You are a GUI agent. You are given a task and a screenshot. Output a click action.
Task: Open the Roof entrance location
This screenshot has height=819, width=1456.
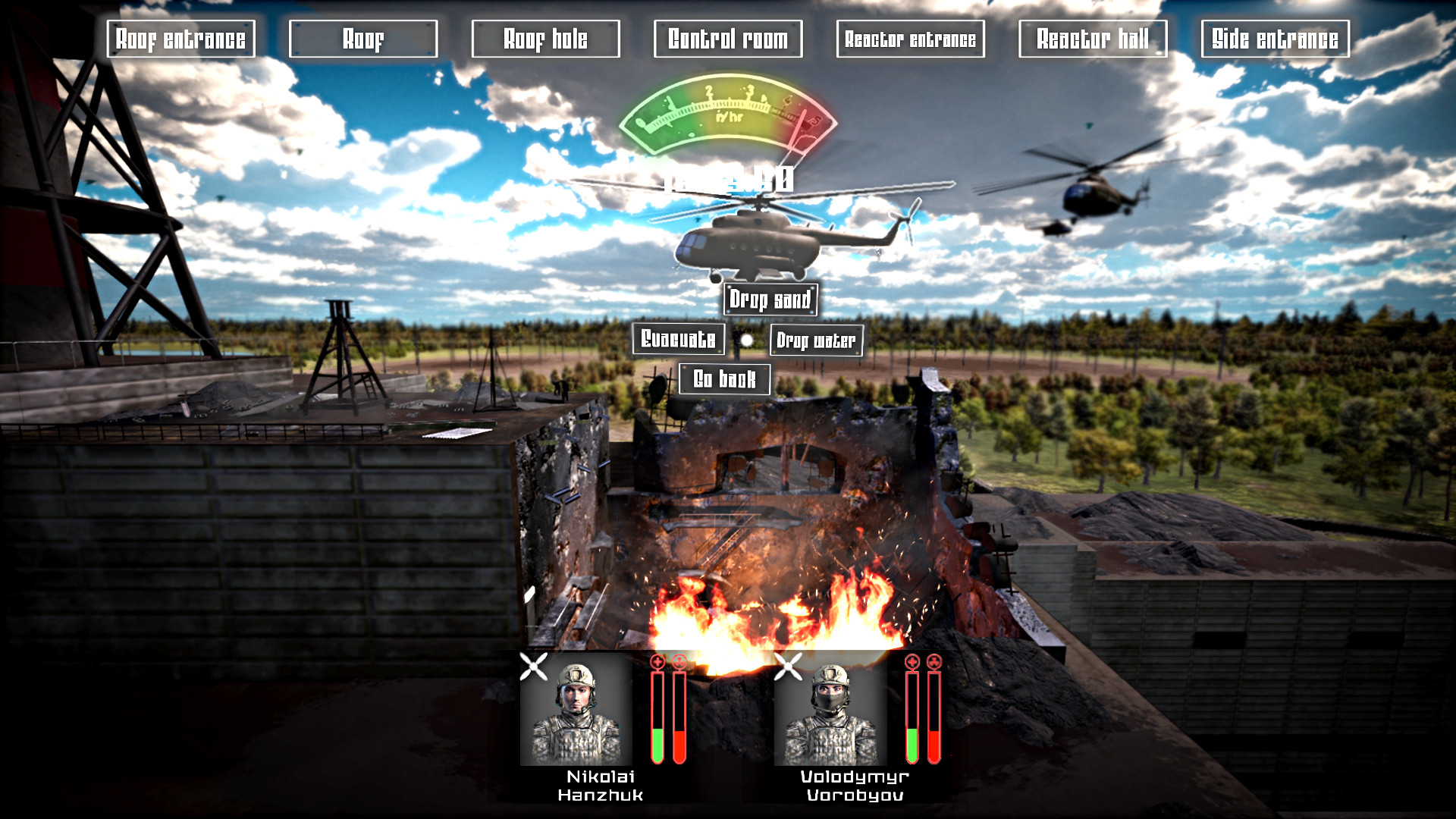tap(180, 39)
